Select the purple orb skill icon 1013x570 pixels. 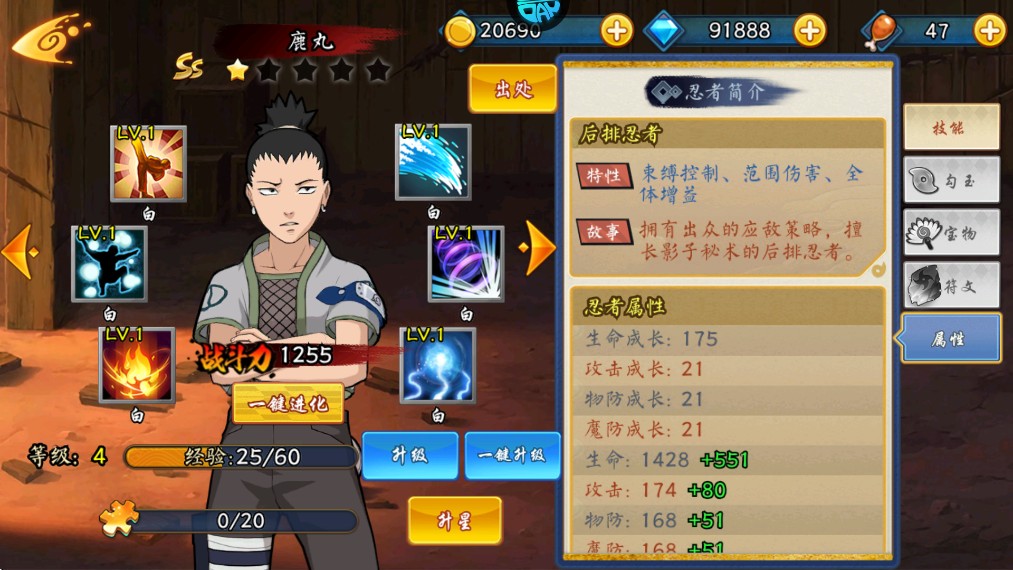[x=466, y=263]
